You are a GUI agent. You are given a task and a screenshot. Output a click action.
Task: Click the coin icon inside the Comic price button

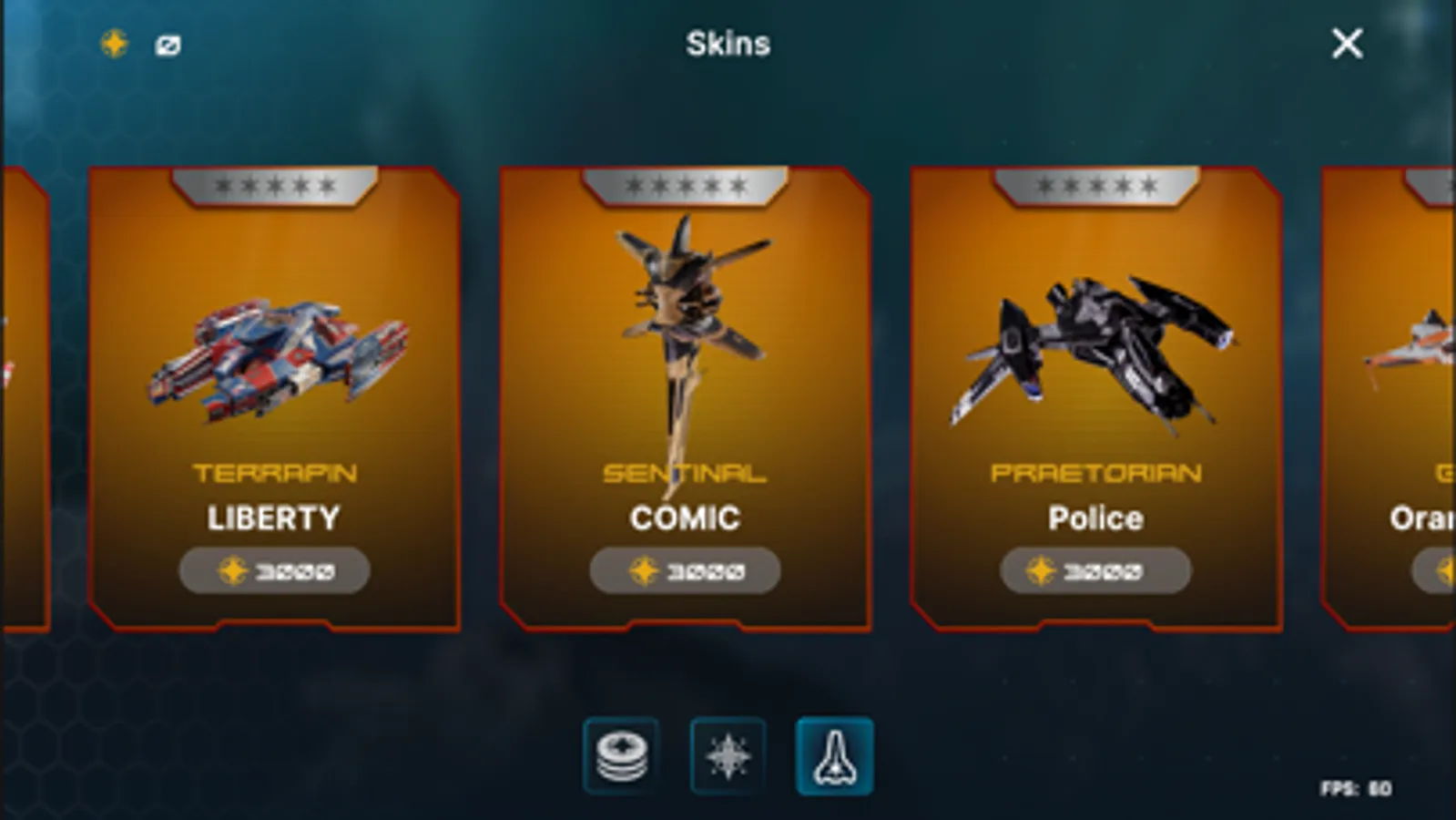coord(643,570)
